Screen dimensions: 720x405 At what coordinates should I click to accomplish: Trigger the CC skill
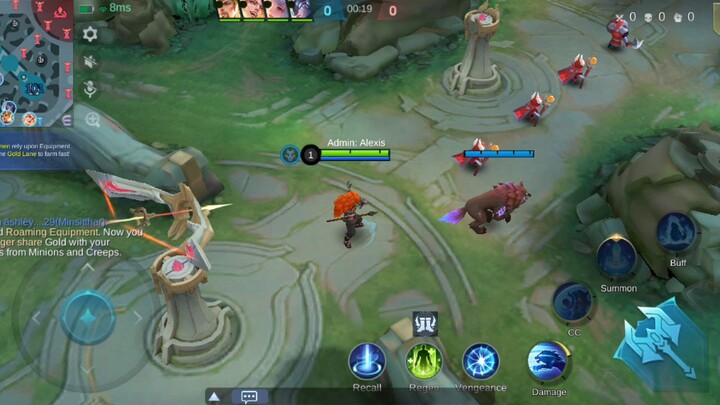(x=573, y=302)
